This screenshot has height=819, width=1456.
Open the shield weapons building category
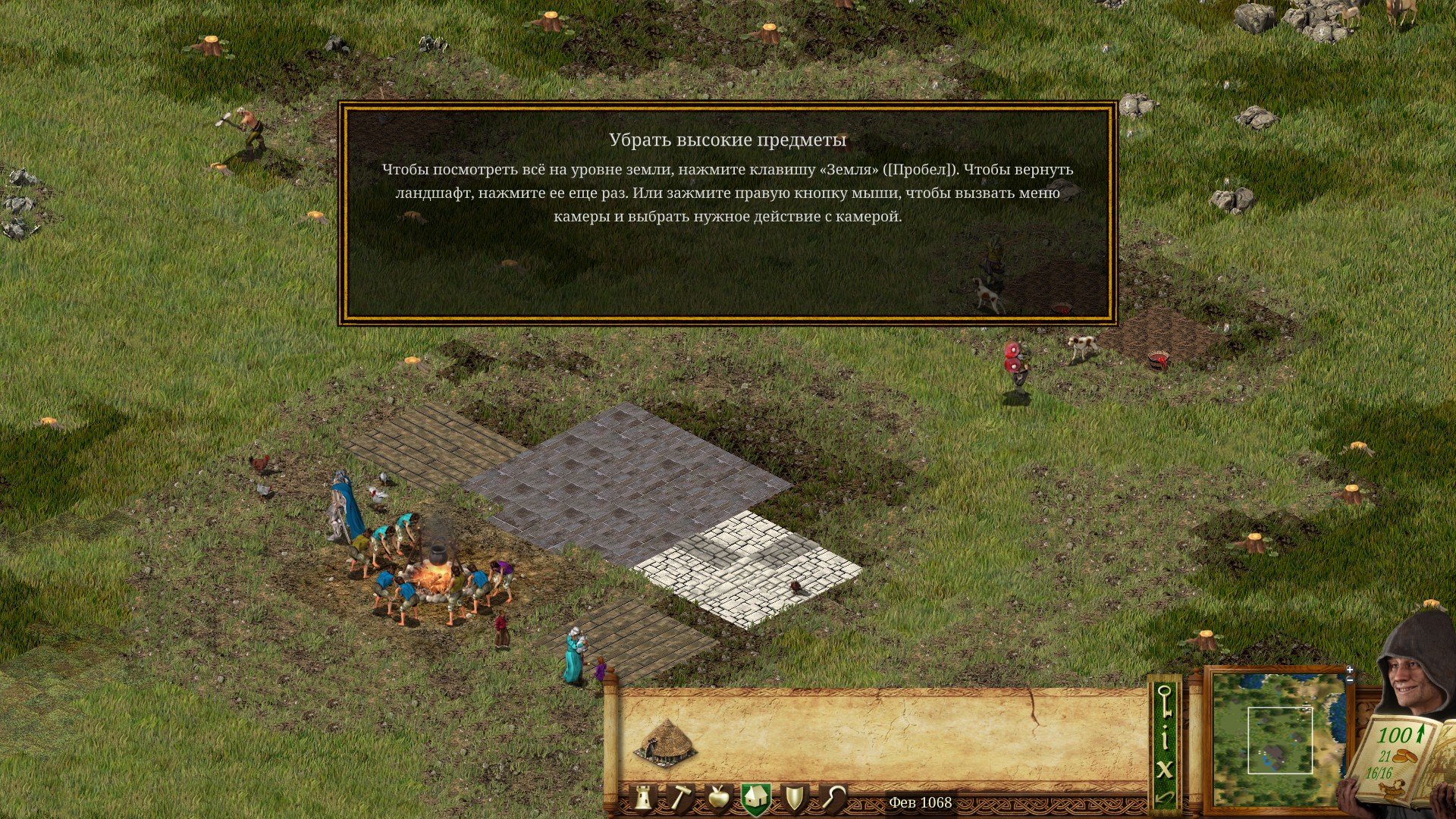click(794, 799)
